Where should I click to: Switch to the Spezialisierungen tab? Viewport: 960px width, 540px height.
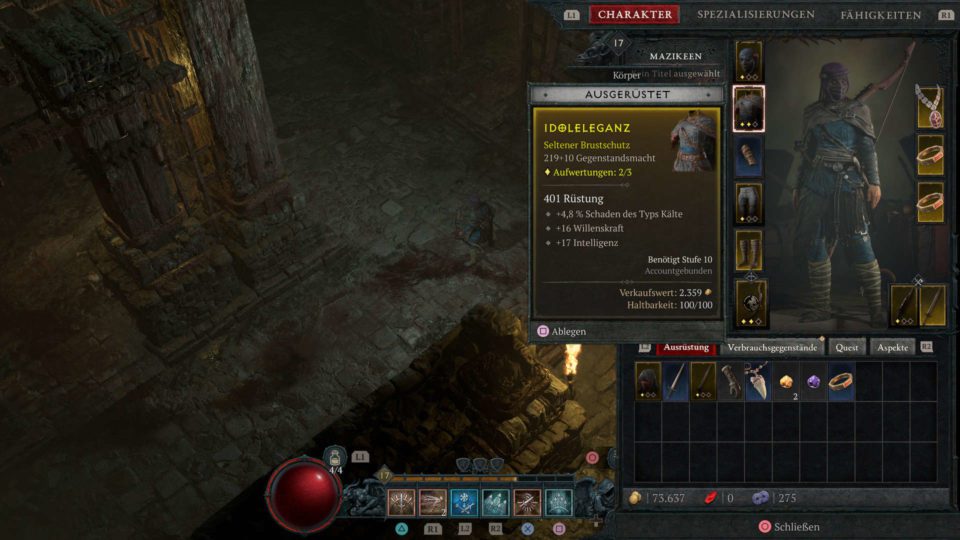pyautogui.click(x=755, y=15)
